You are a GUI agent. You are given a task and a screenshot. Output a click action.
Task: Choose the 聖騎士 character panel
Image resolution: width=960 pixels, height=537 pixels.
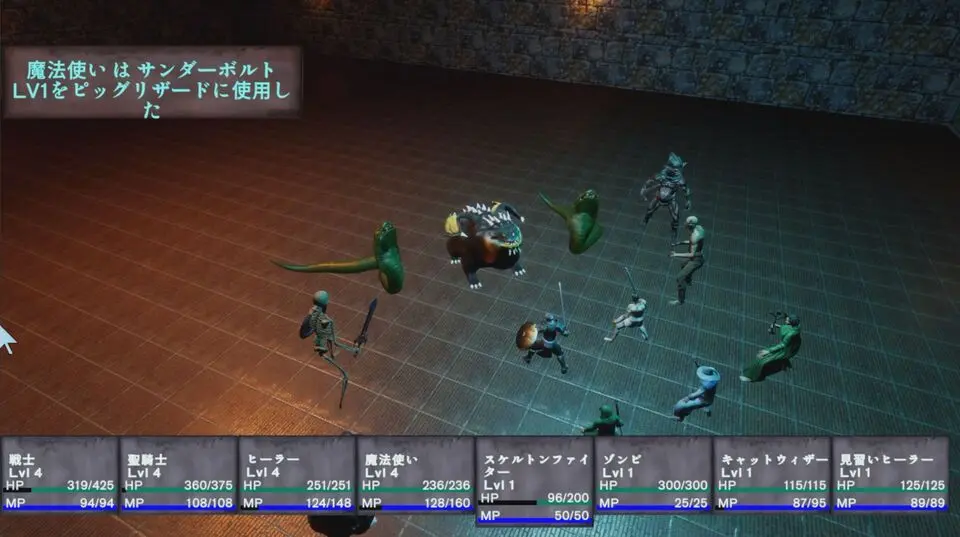(x=178, y=475)
